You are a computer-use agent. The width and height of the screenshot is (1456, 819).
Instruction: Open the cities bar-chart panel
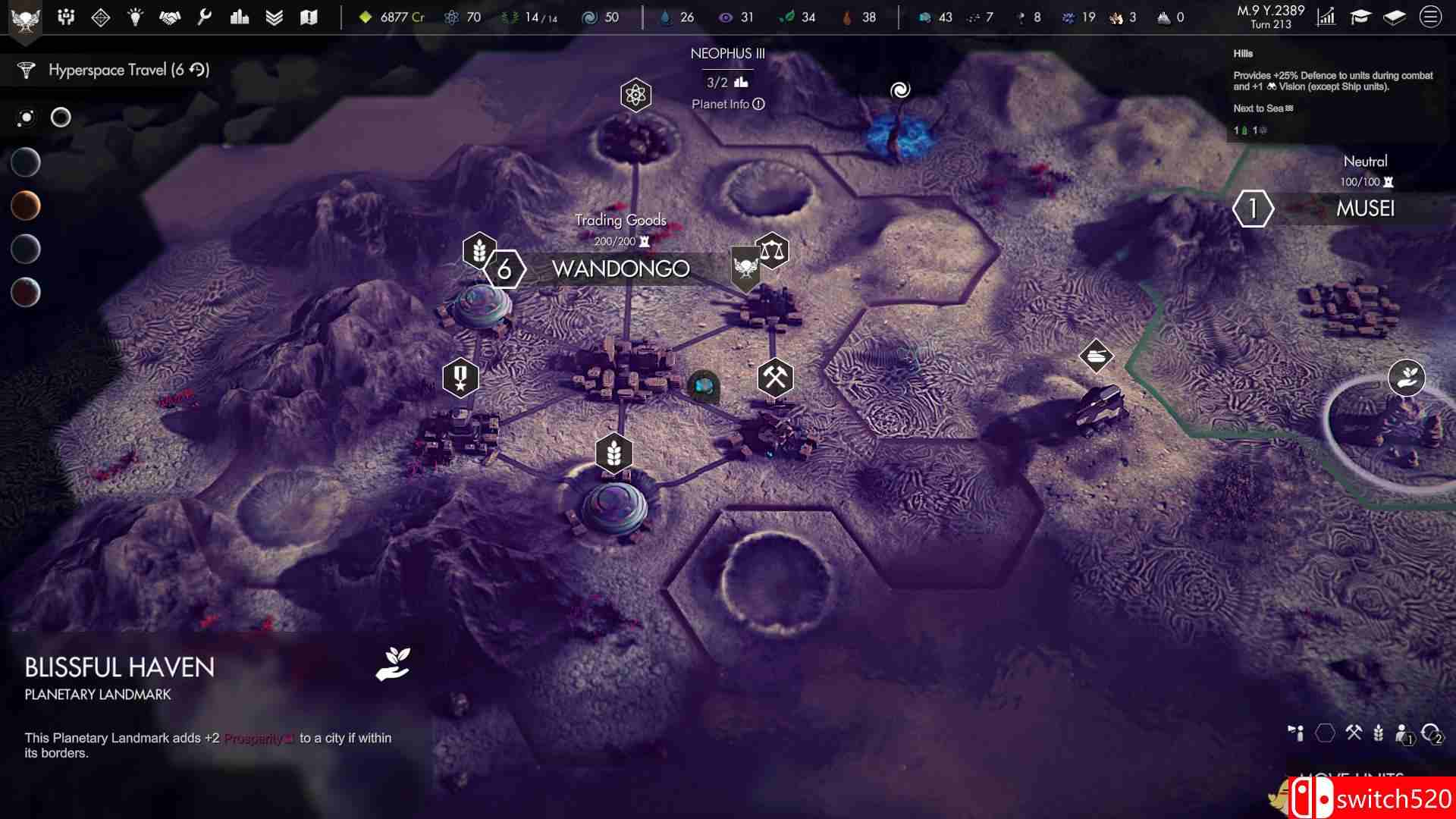[x=239, y=17]
